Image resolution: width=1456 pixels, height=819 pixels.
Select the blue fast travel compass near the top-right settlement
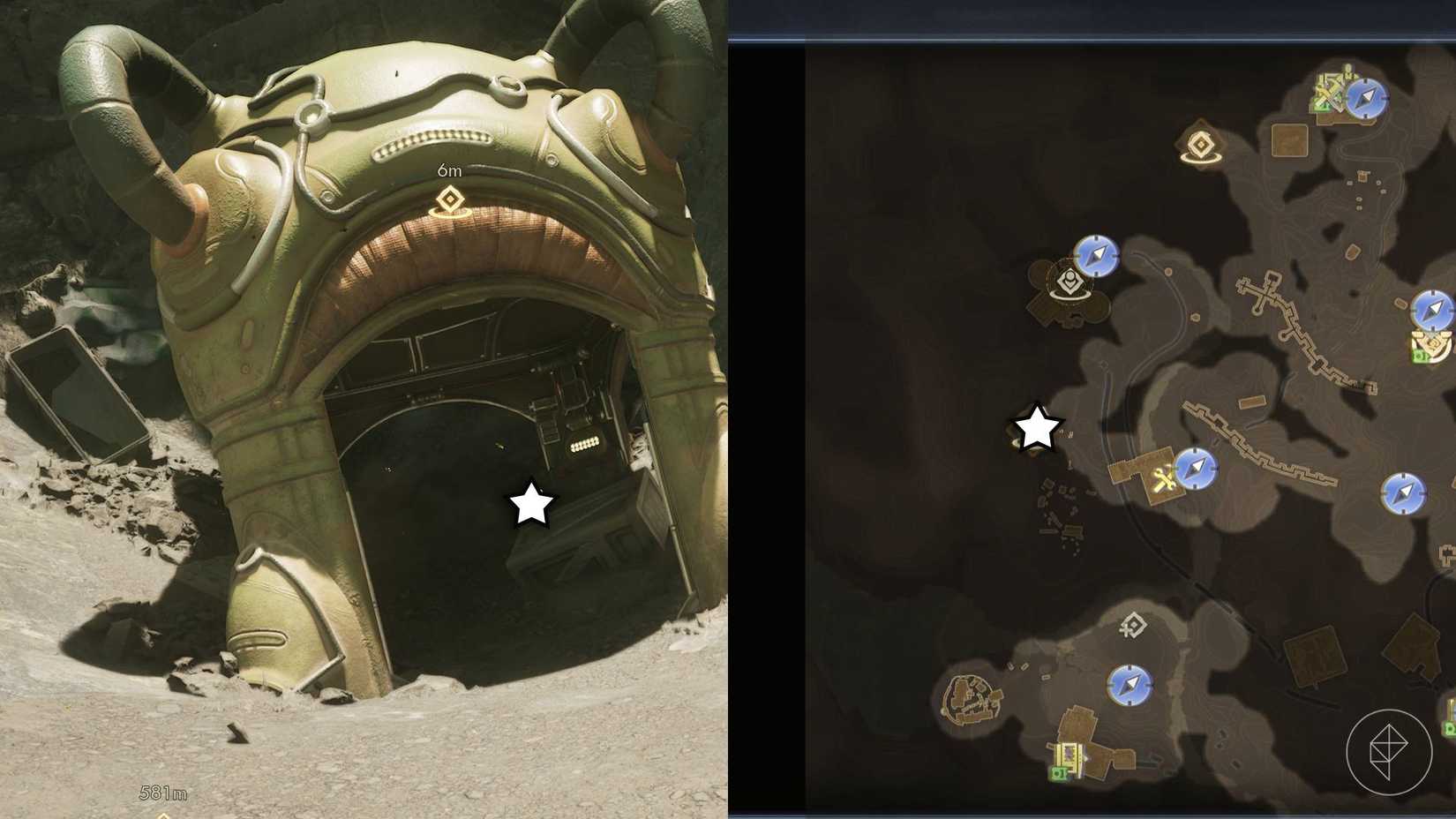click(1366, 99)
